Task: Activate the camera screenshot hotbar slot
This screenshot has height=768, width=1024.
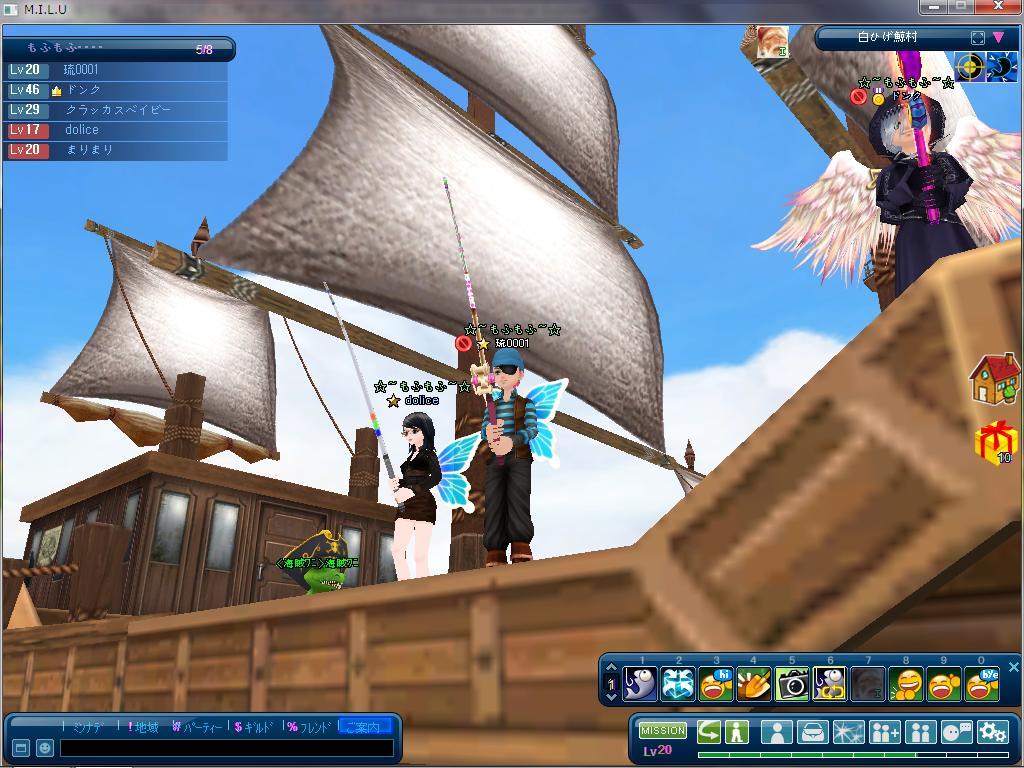Action: [x=792, y=684]
